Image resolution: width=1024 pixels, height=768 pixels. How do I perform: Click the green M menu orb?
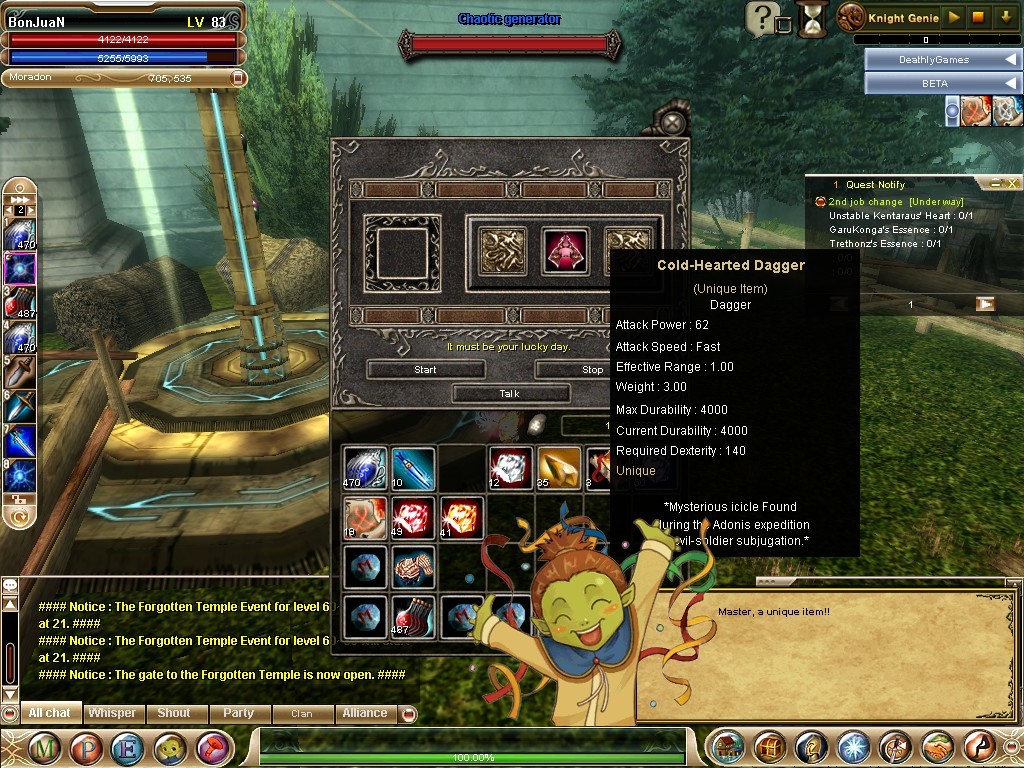click(x=43, y=747)
